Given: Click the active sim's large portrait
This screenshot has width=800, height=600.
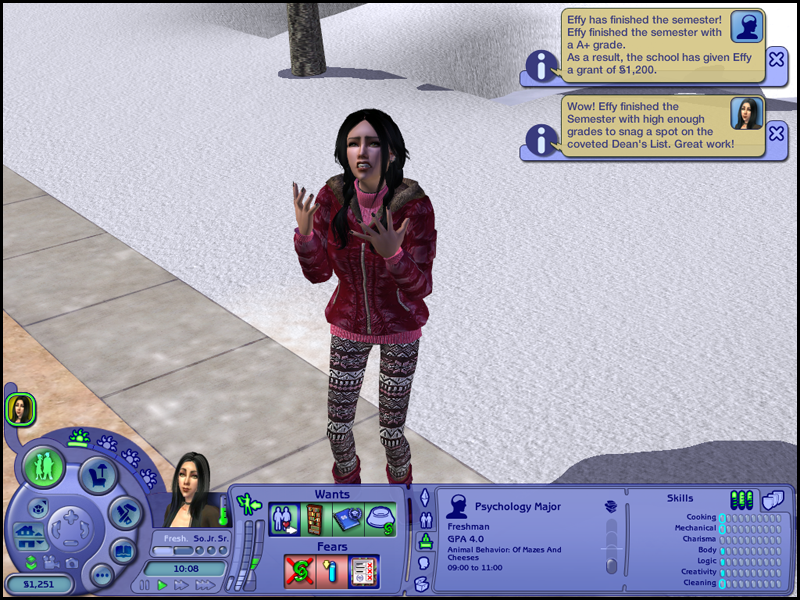Looking at the screenshot, I should [x=190, y=490].
